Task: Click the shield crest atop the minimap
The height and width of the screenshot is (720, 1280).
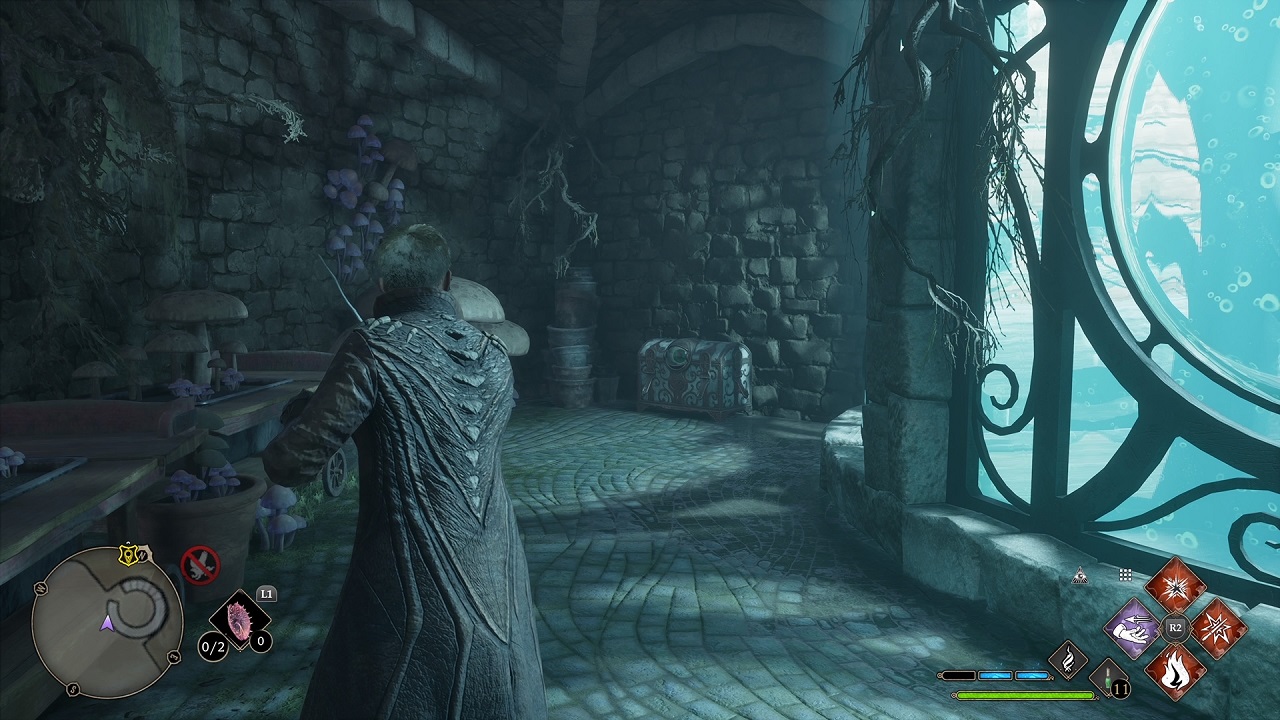Action: (129, 555)
